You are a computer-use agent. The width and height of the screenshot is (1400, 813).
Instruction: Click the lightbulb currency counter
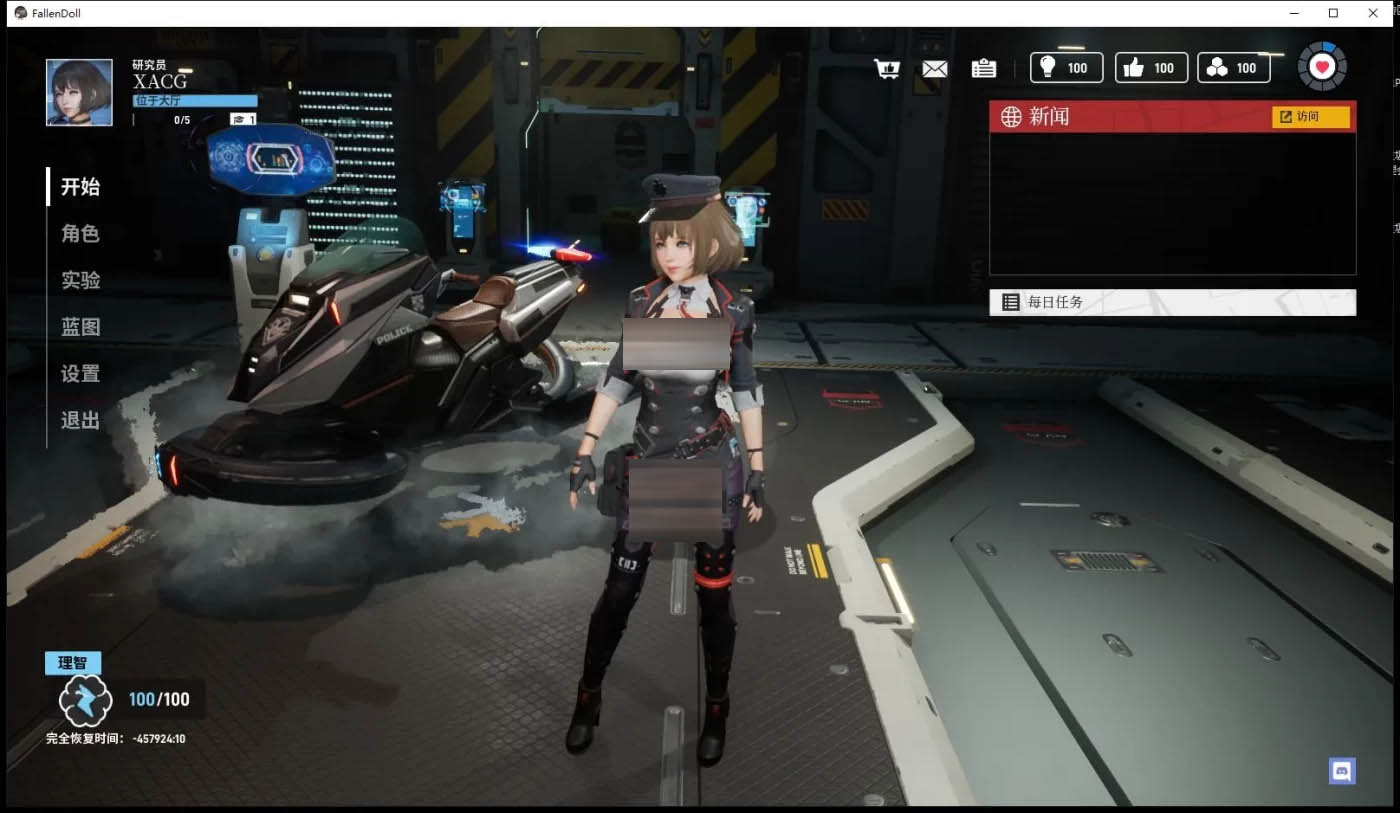point(1066,68)
